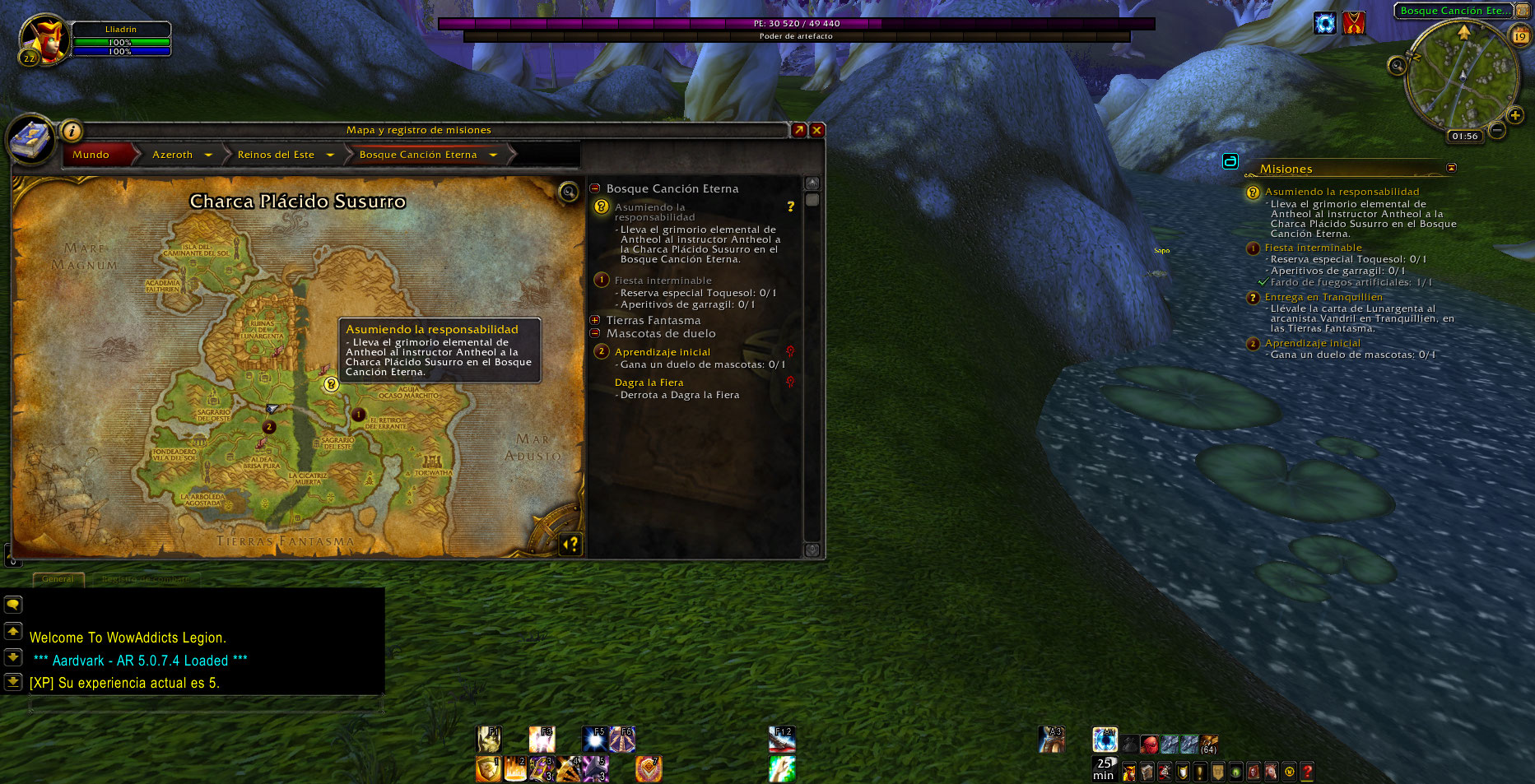Click the yellow quest marker on the map
1535x784 pixels.
[x=331, y=384]
